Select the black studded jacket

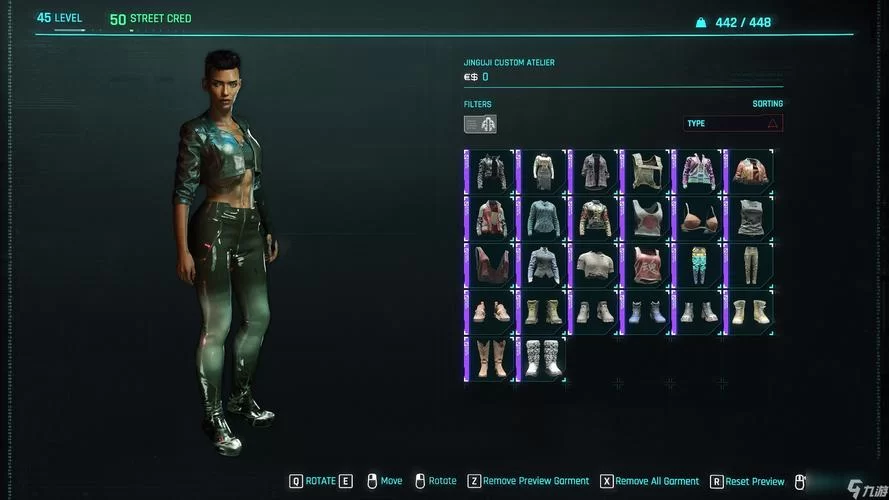pos(491,171)
